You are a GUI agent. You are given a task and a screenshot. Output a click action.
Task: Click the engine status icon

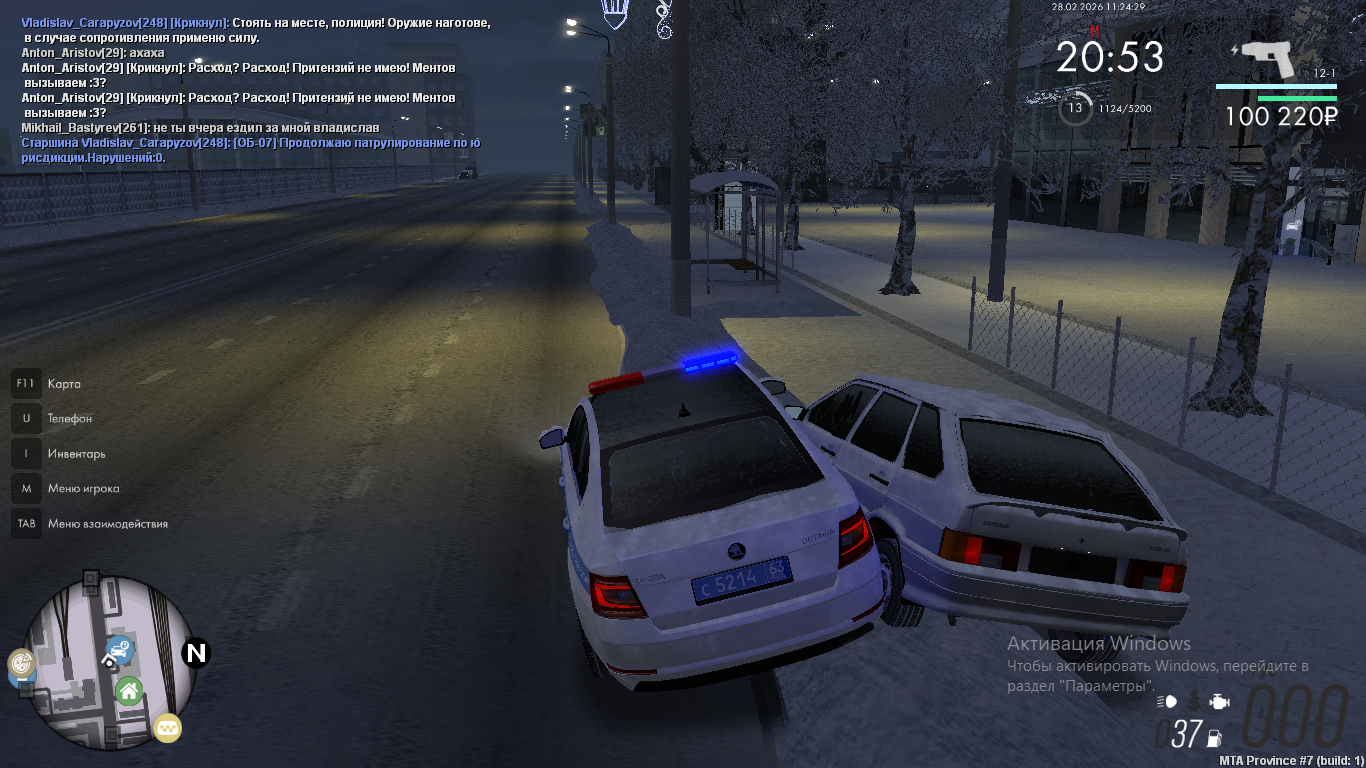[1219, 702]
